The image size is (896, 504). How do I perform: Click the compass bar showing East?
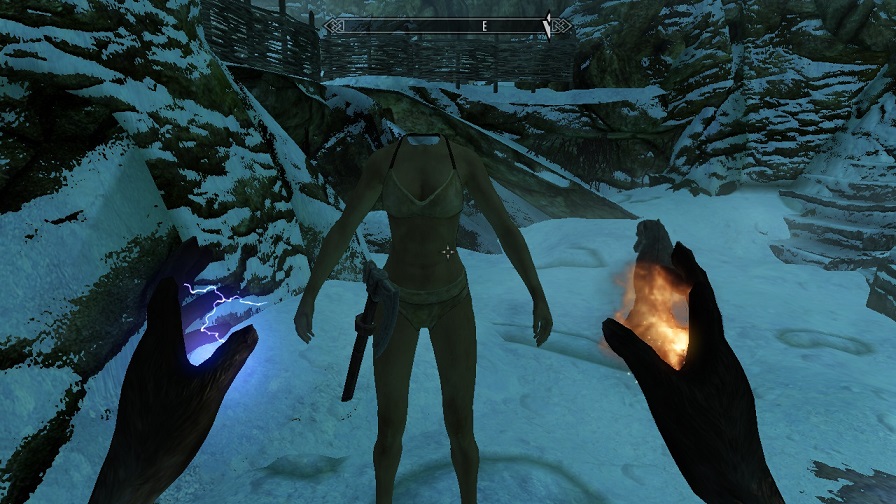(x=448, y=26)
